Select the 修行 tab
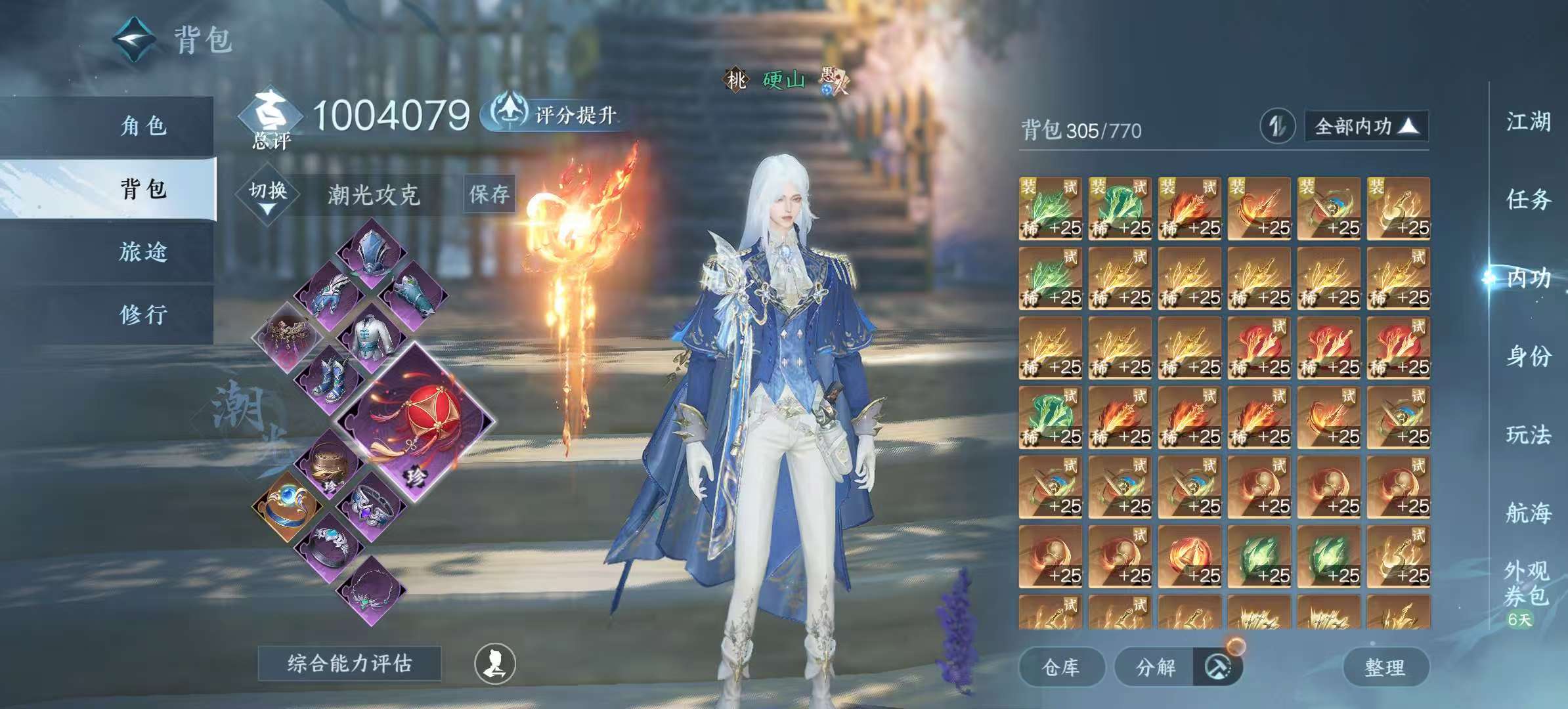The height and width of the screenshot is (709, 1568). [143, 314]
